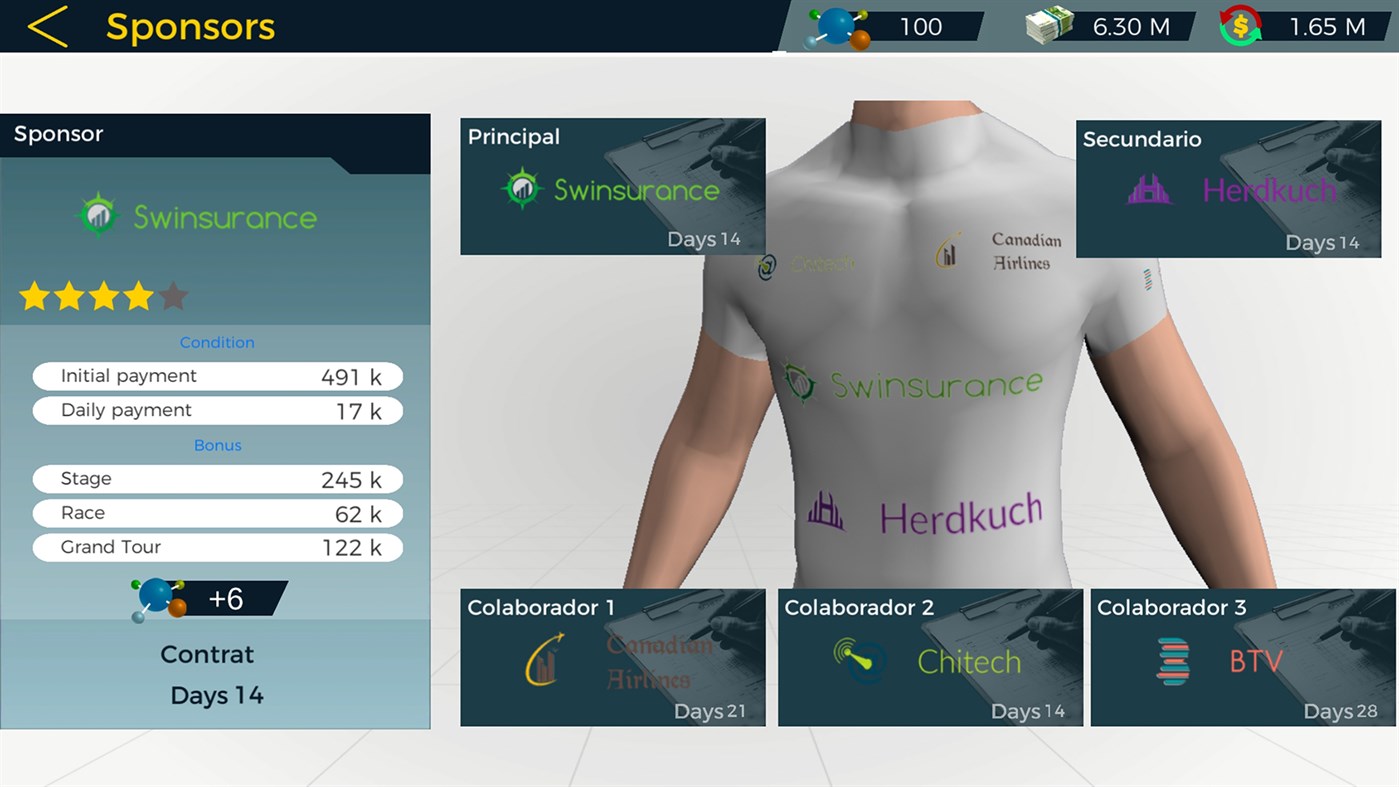The height and width of the screenshot is (787, 1399).
Task: Open the Secundario sponsor slot
Action: click(1228, 189)
